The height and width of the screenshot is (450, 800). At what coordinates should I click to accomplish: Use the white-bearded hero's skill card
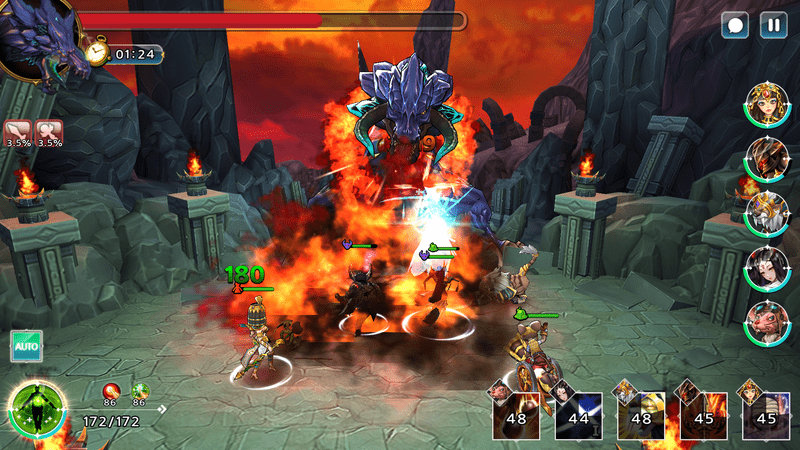tap(641, 414)
